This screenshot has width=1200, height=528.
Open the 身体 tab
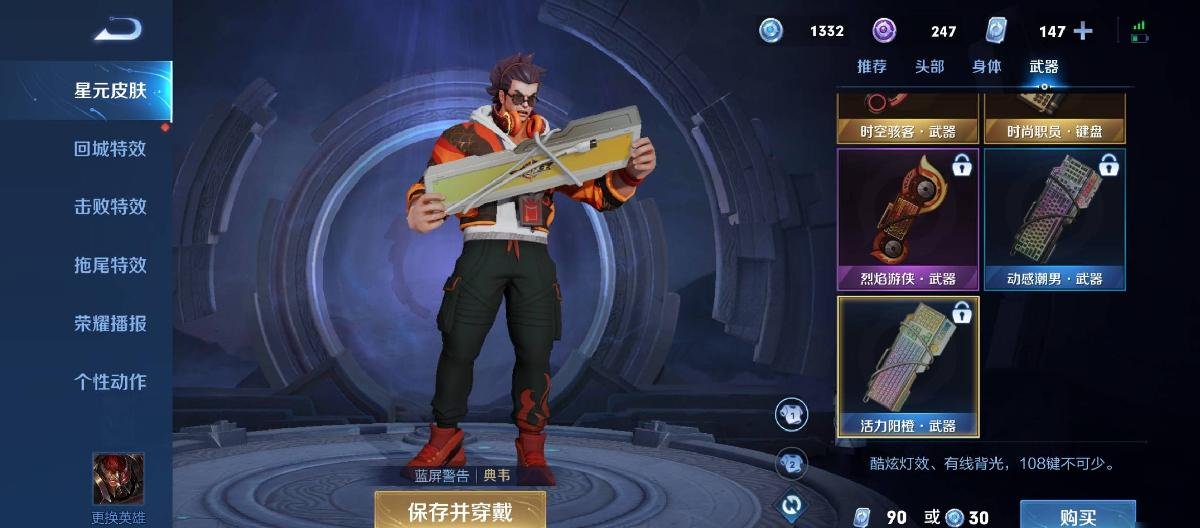(x=987, y=66)
